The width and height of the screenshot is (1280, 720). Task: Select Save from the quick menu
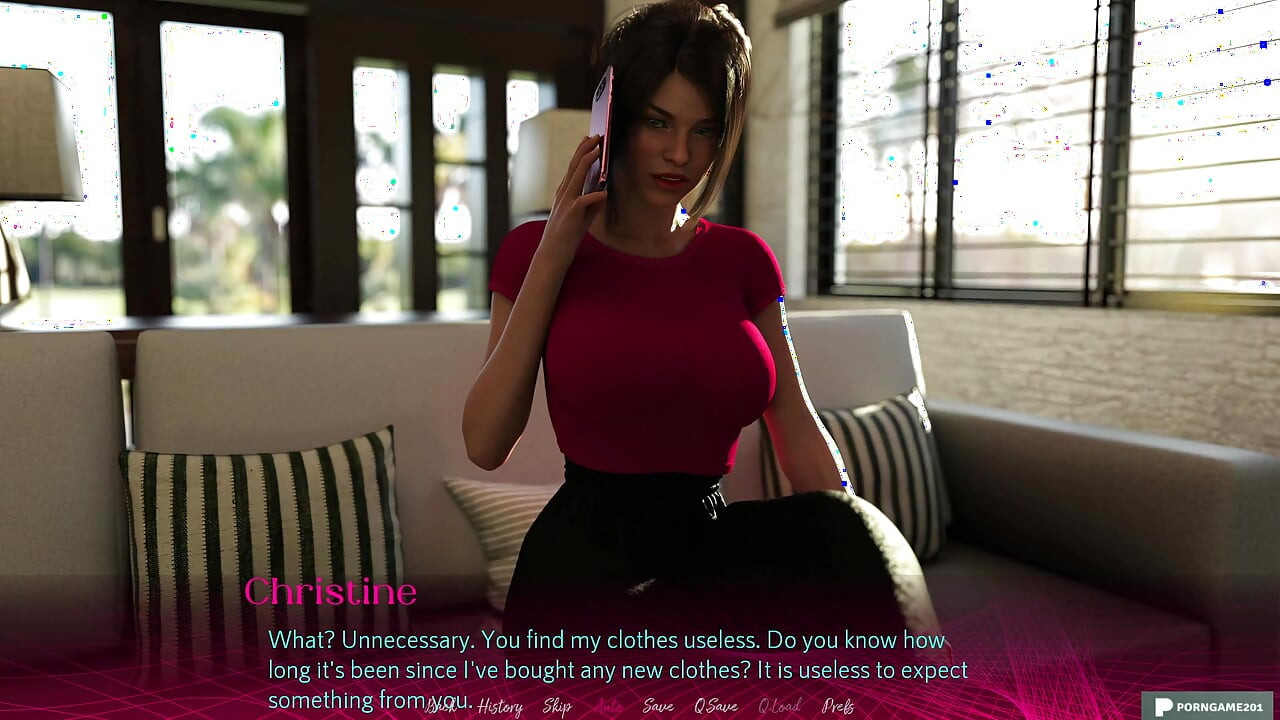657,706
